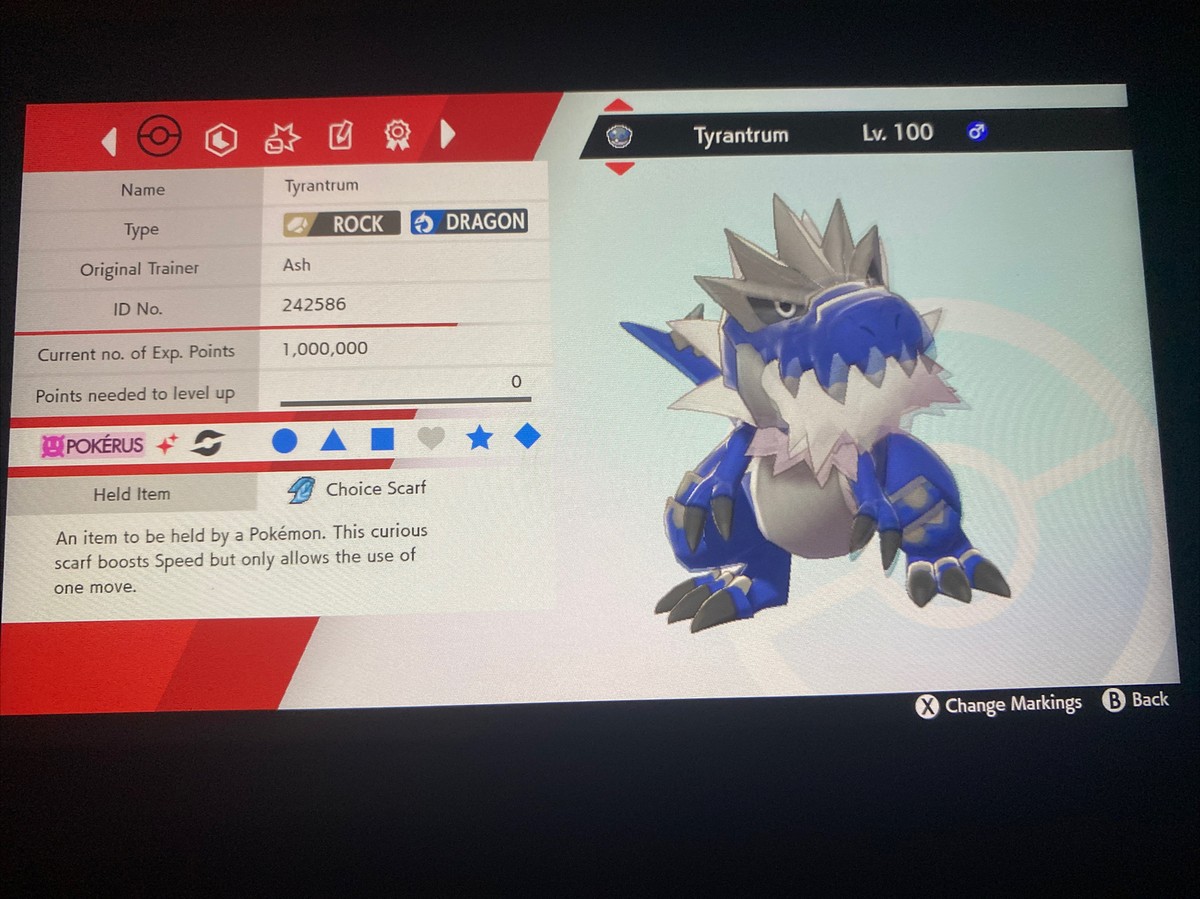Toggle the blue square marking
The image size is (1200, 899).
(x=382, y=439)
